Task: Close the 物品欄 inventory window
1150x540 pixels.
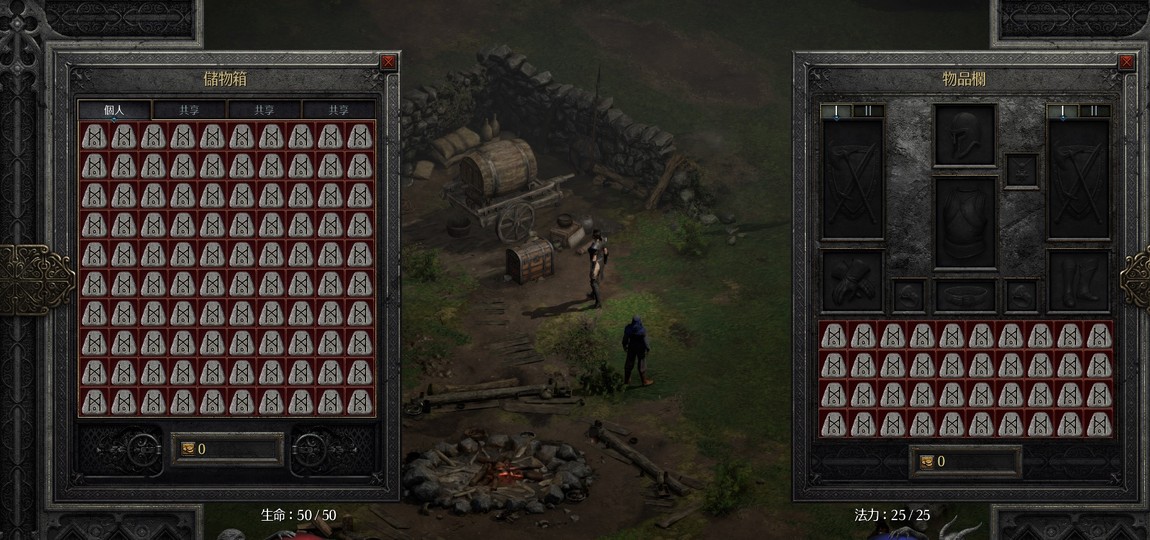Action: point(1126,62)
